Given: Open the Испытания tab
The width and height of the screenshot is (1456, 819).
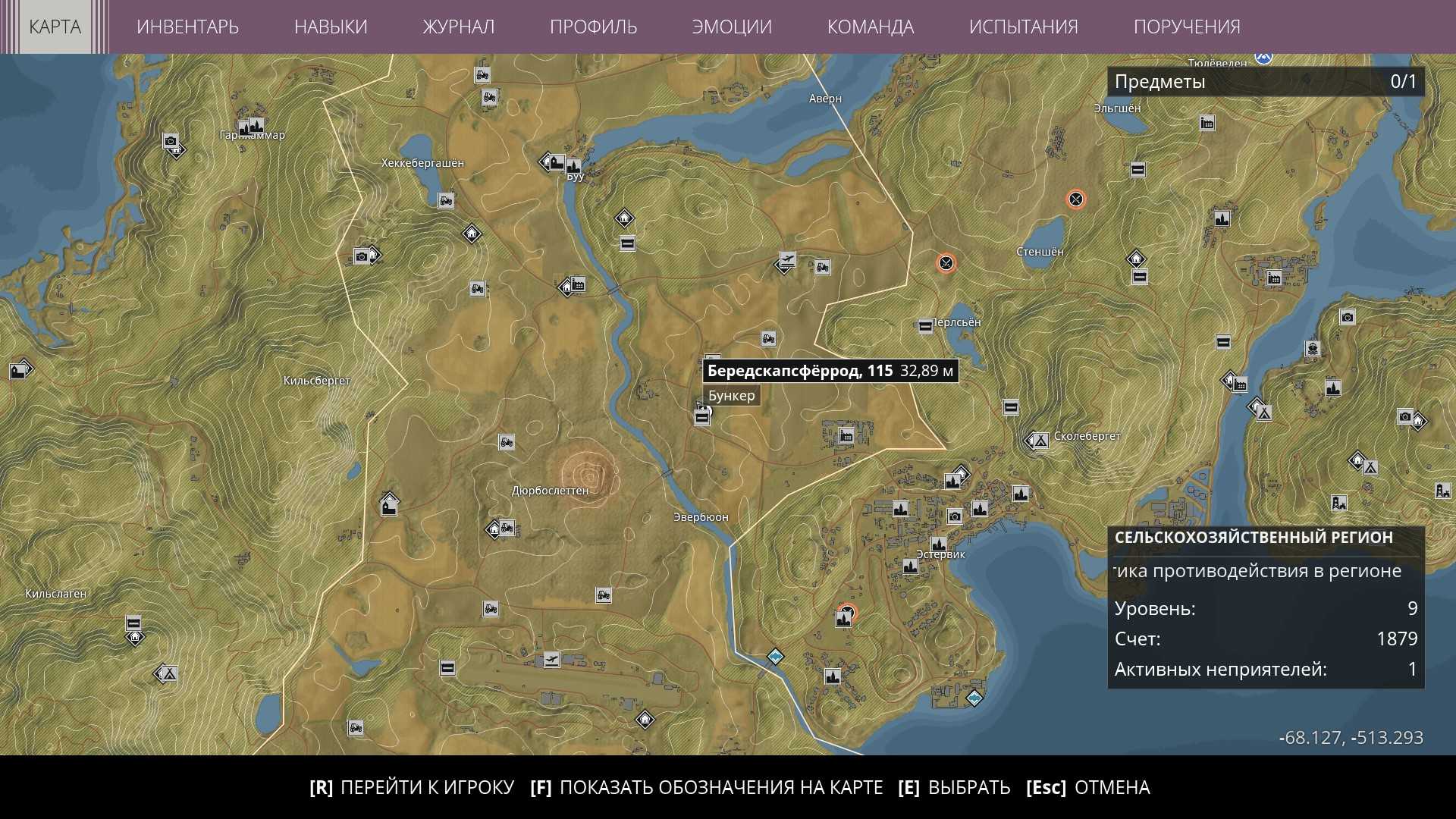Looking at the screenshot, I should [1023, 27].
